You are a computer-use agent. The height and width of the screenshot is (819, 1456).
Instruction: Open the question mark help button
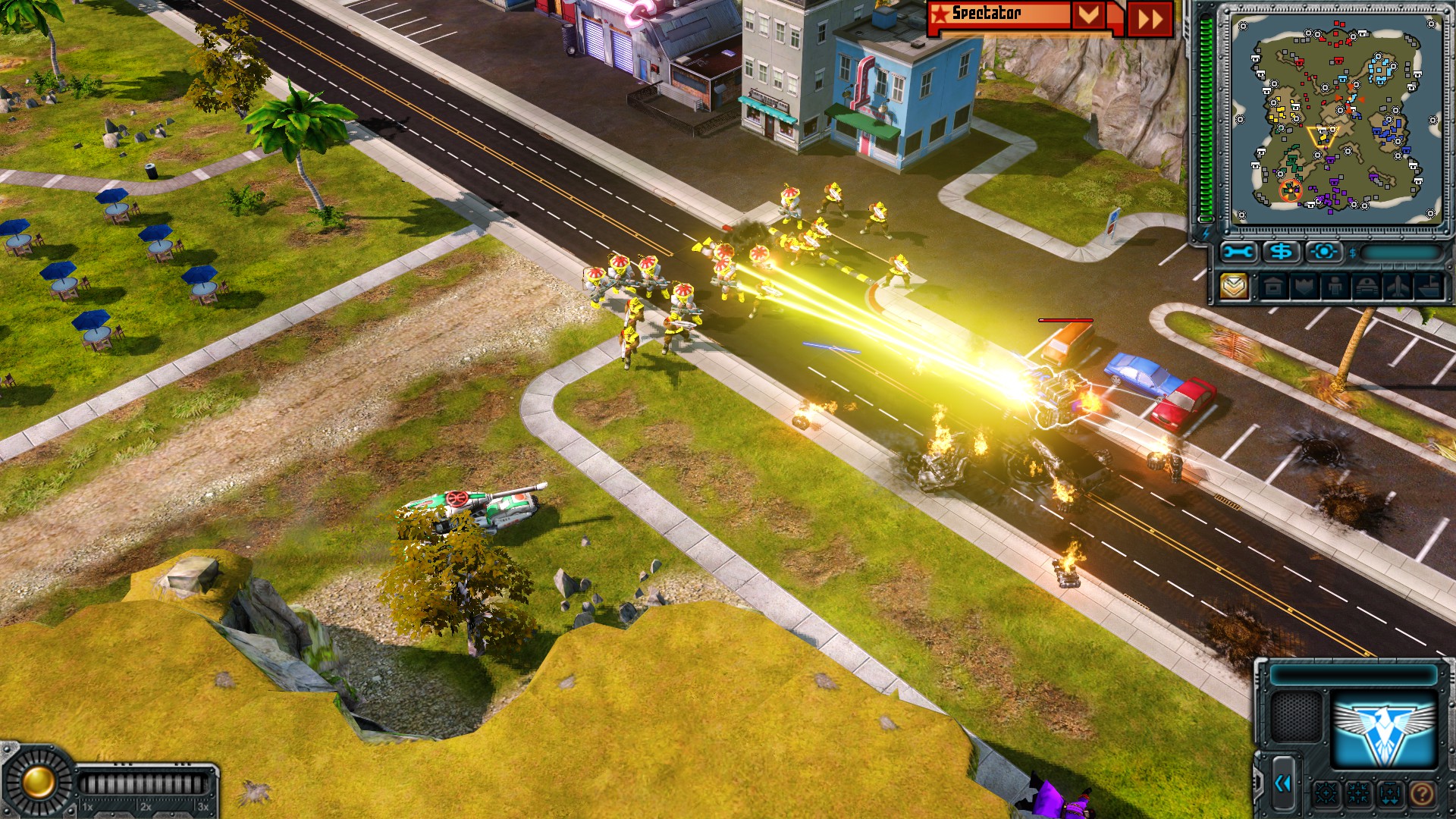coord(1423,794)
